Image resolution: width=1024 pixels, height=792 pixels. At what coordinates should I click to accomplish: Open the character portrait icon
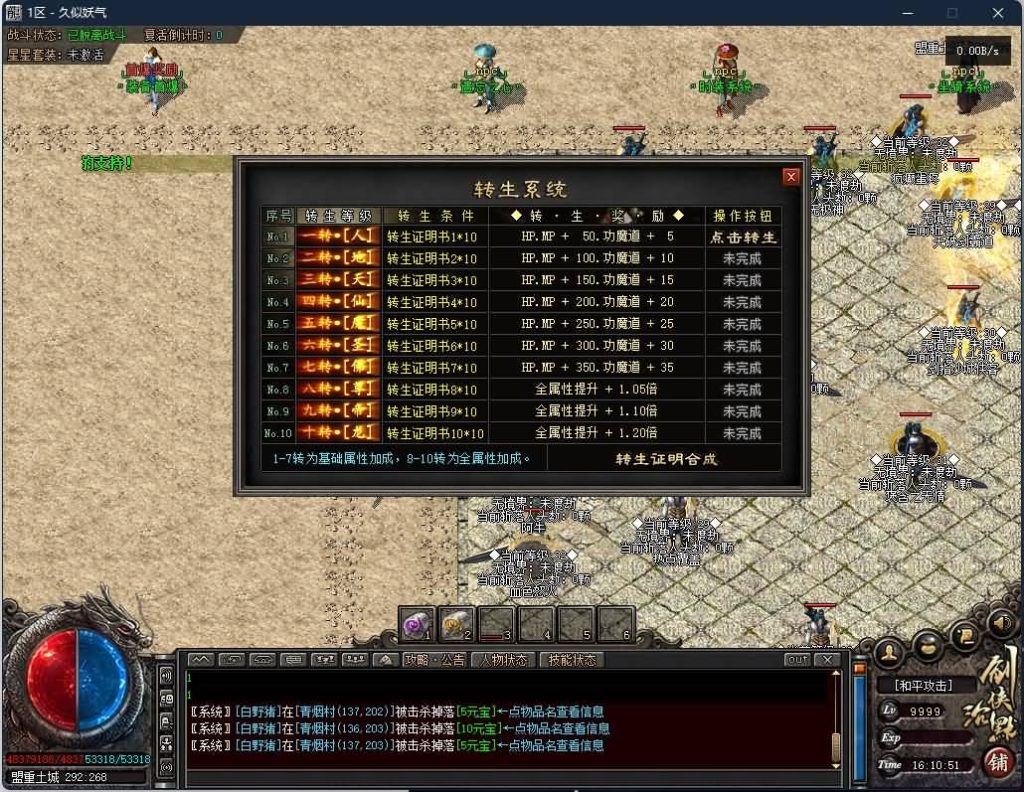(887, 651)
